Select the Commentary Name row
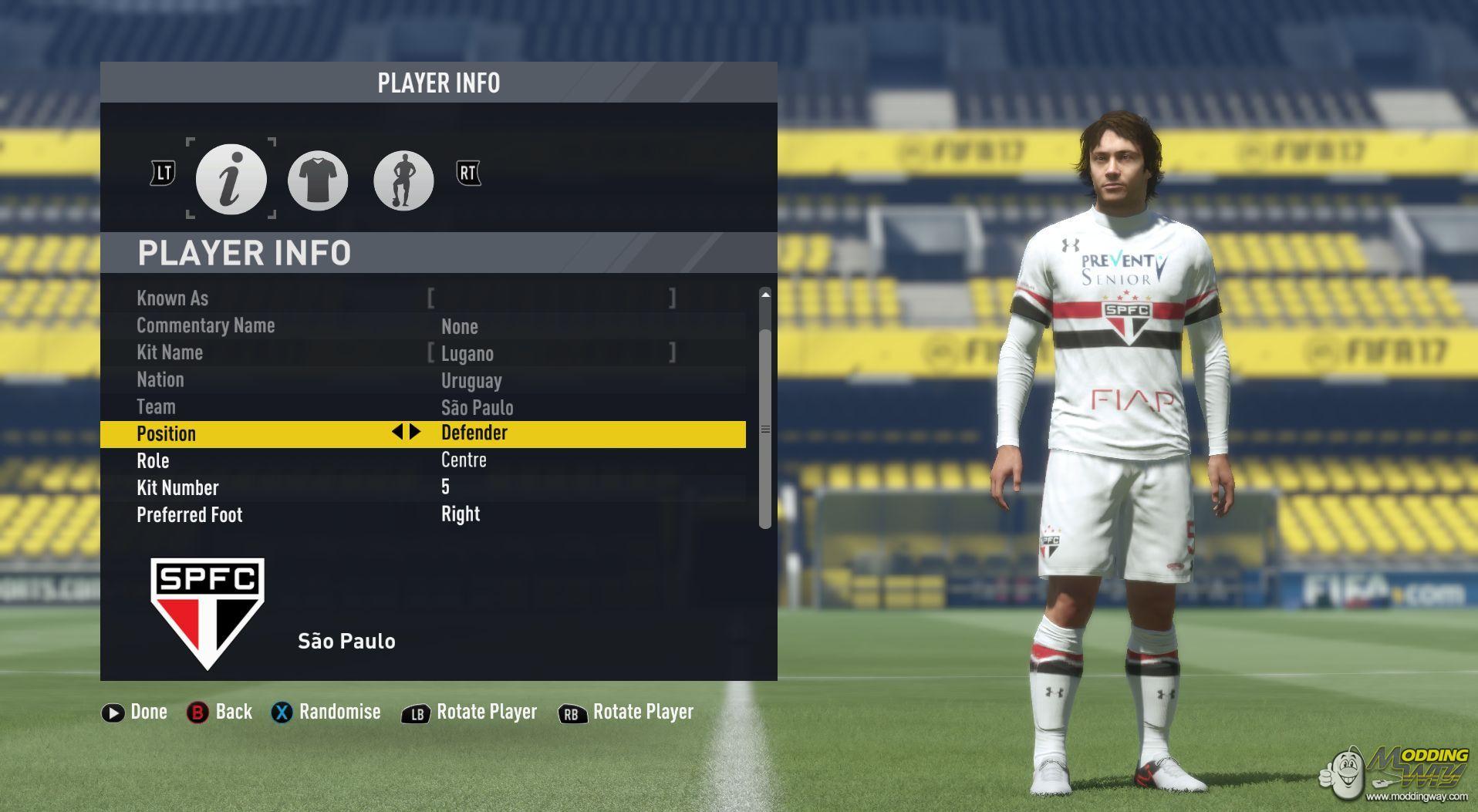Image resolution: width=1478 pixels, height=812 pixels. point(423,326)
